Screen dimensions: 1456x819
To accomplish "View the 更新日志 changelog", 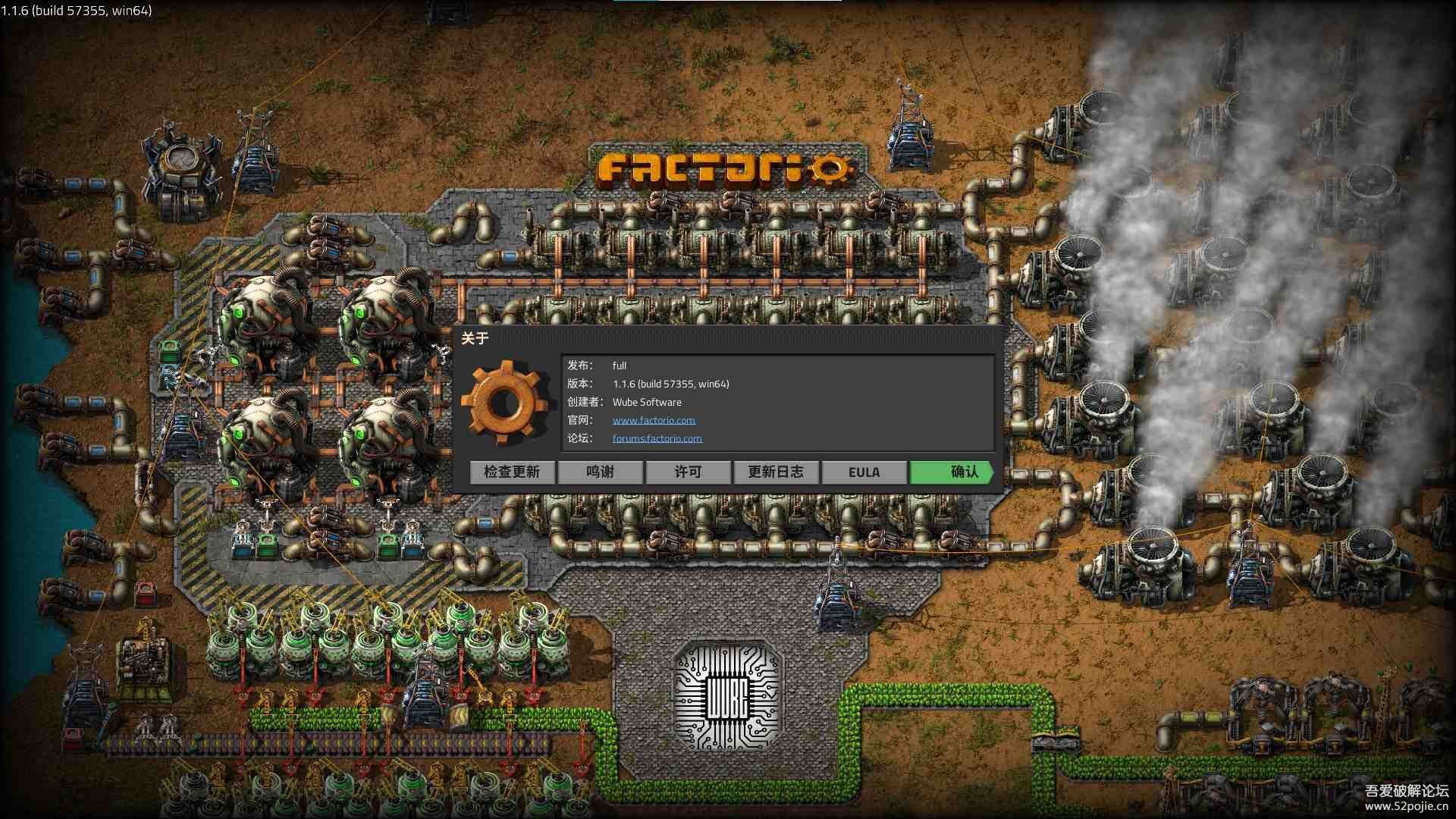I will tap(776, 472).
